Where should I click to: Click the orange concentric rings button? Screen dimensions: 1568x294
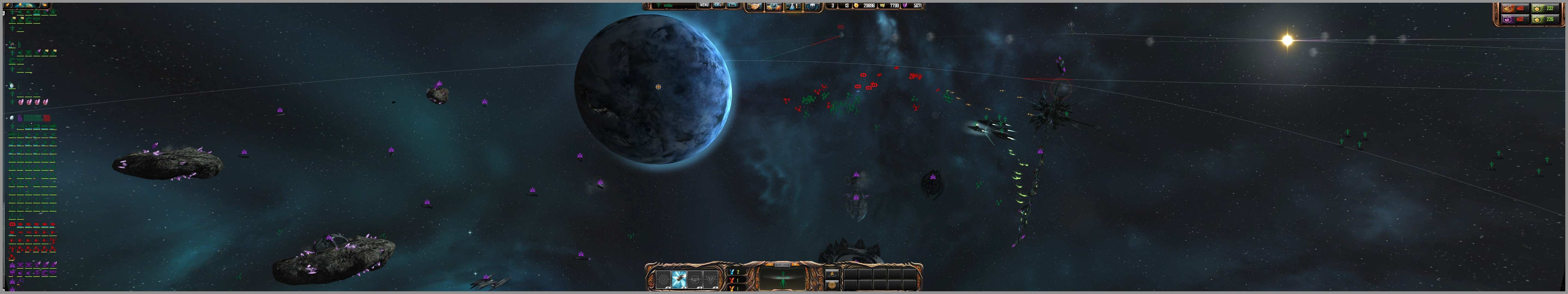[832, 284]
